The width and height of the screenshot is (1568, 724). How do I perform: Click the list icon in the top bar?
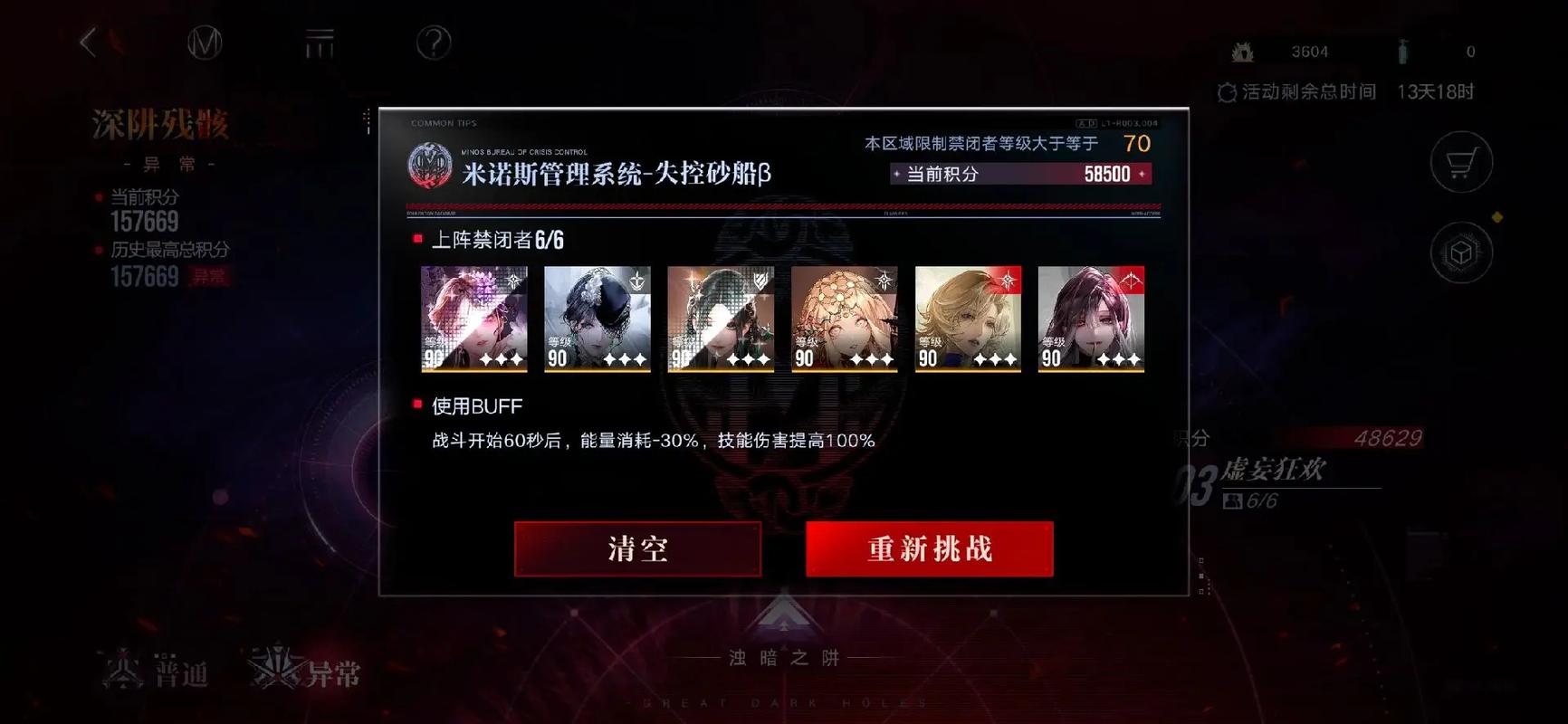point(320,43)
